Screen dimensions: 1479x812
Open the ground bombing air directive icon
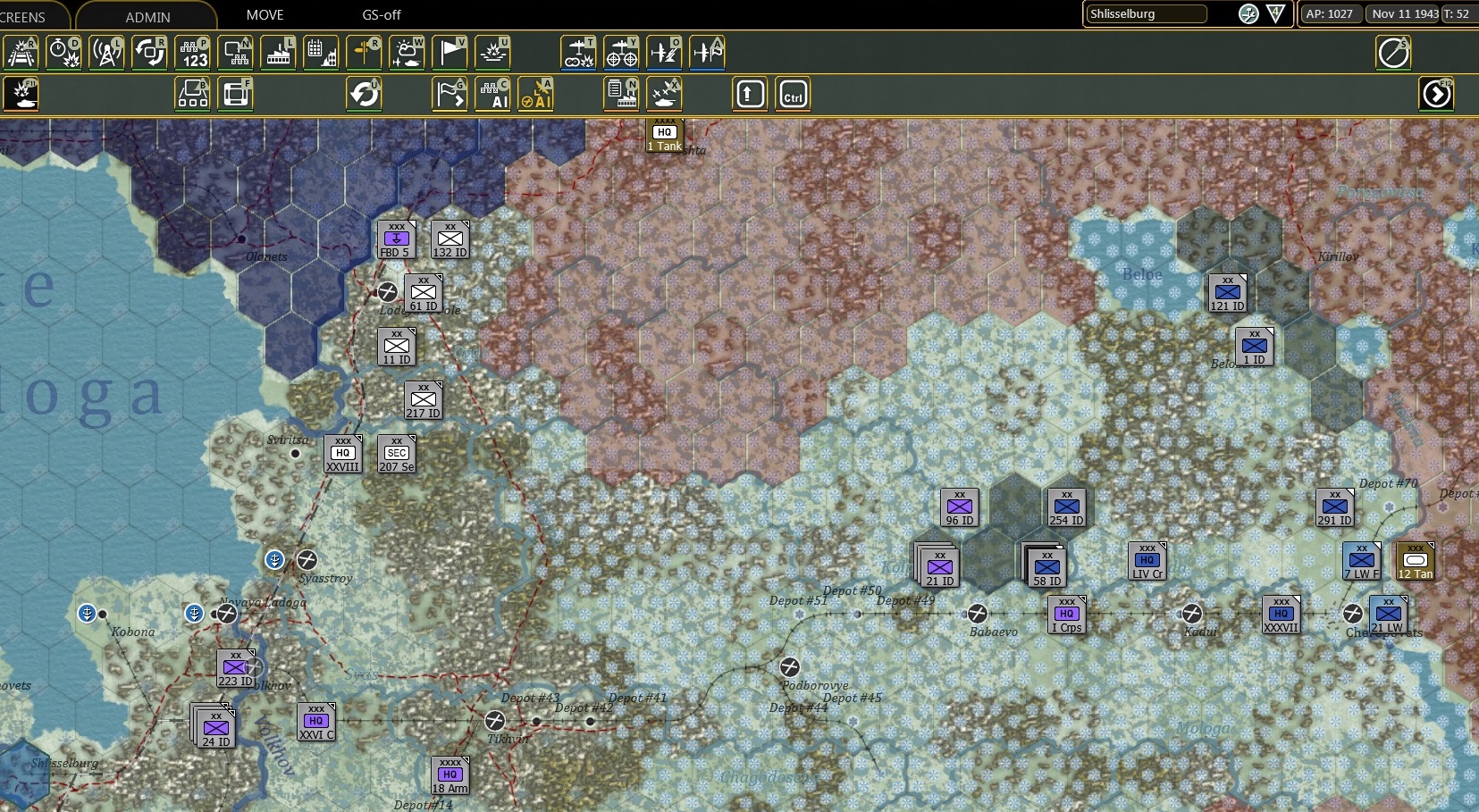coord(578,54)
